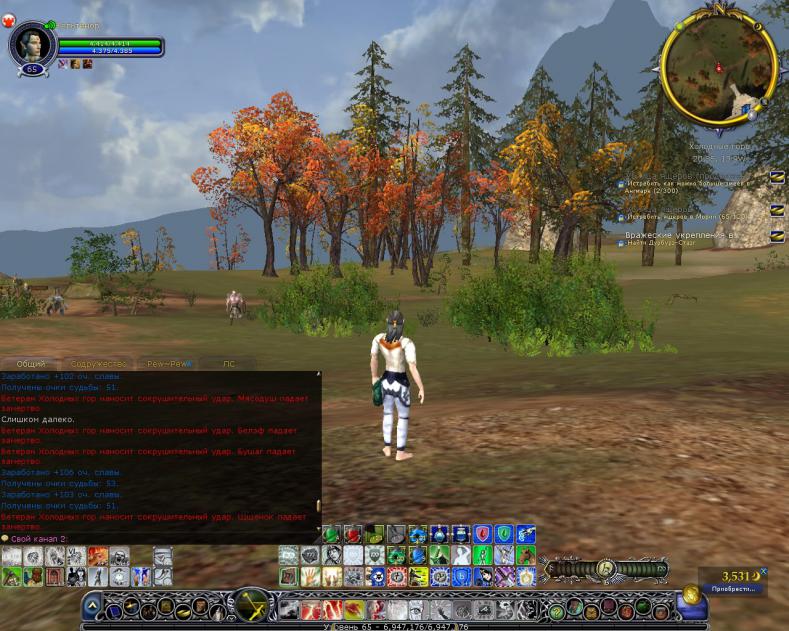Open the main menu arrow button
The height and width of the screenshot is (631, 789).
[91, 605]
